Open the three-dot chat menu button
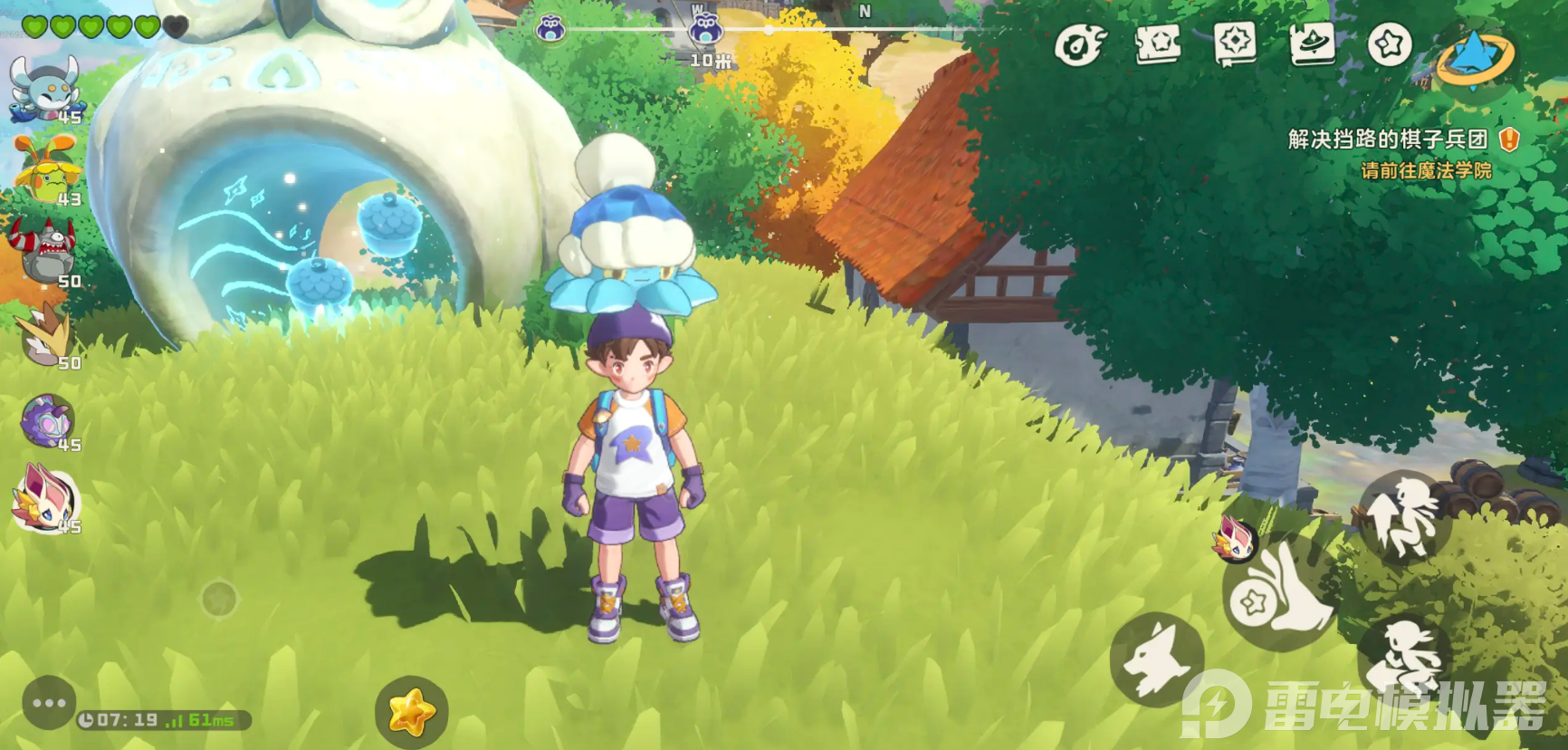 point(48,703)
